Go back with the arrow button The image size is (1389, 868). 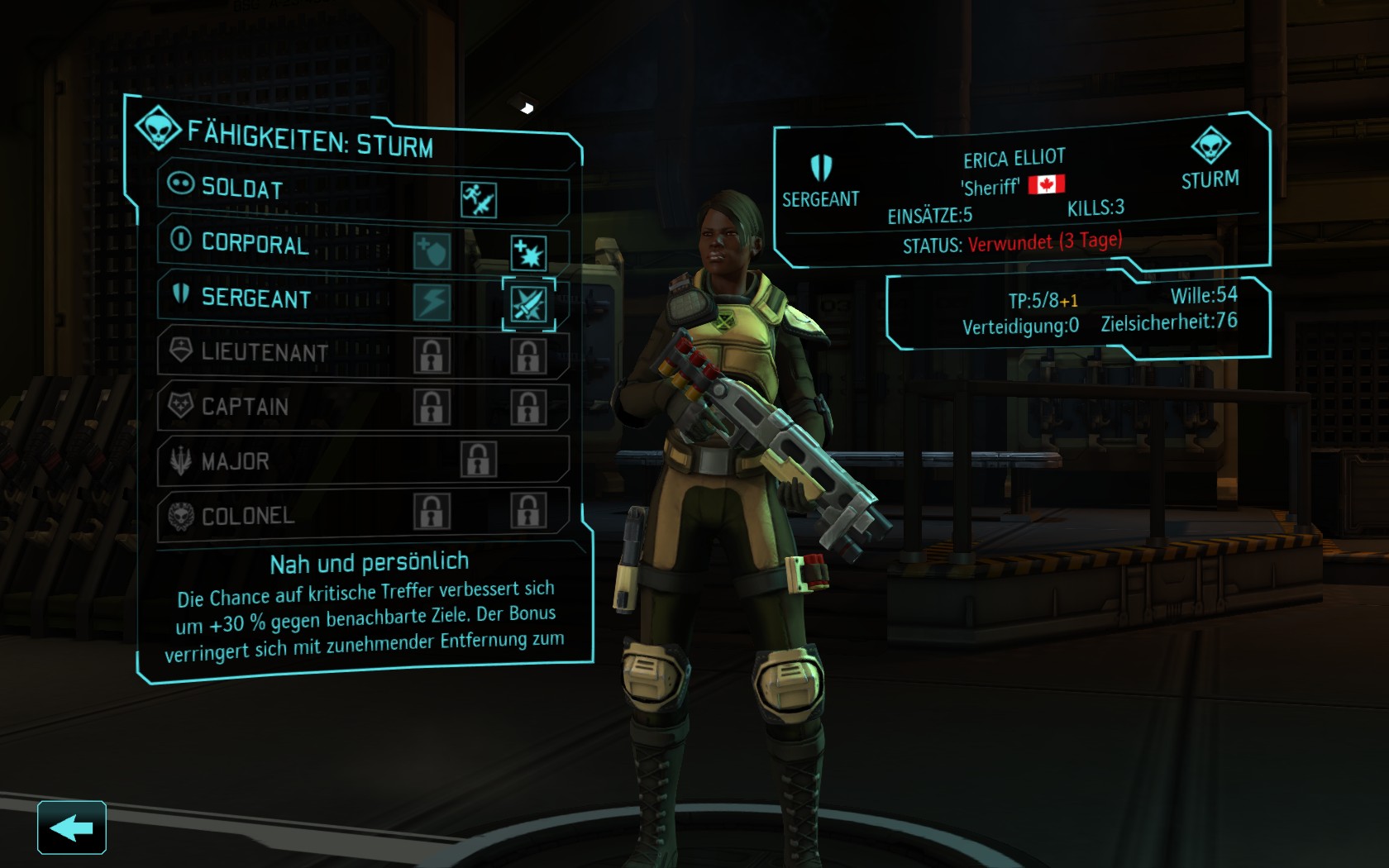click(x=71, y=827)
